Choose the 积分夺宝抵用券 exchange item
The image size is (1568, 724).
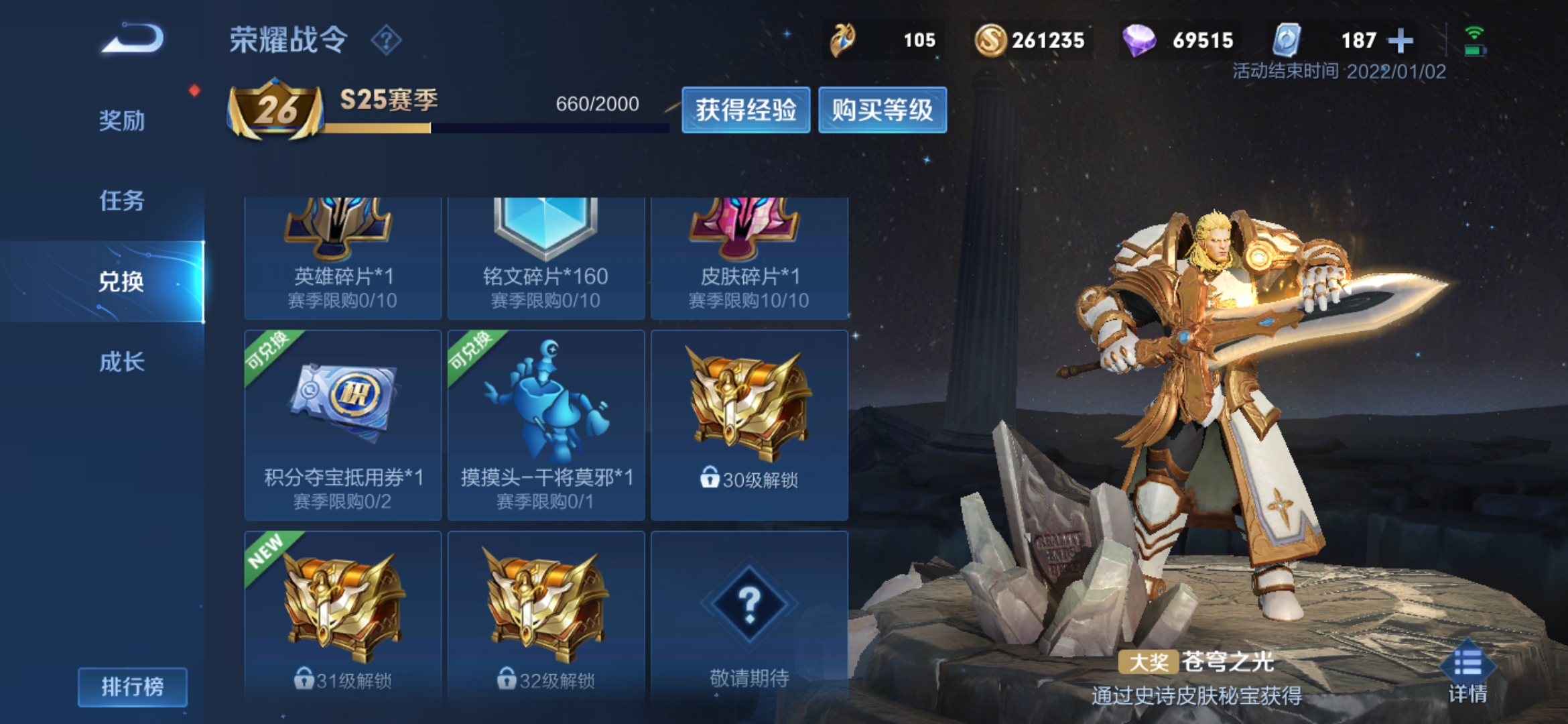(x=342, y=425)
